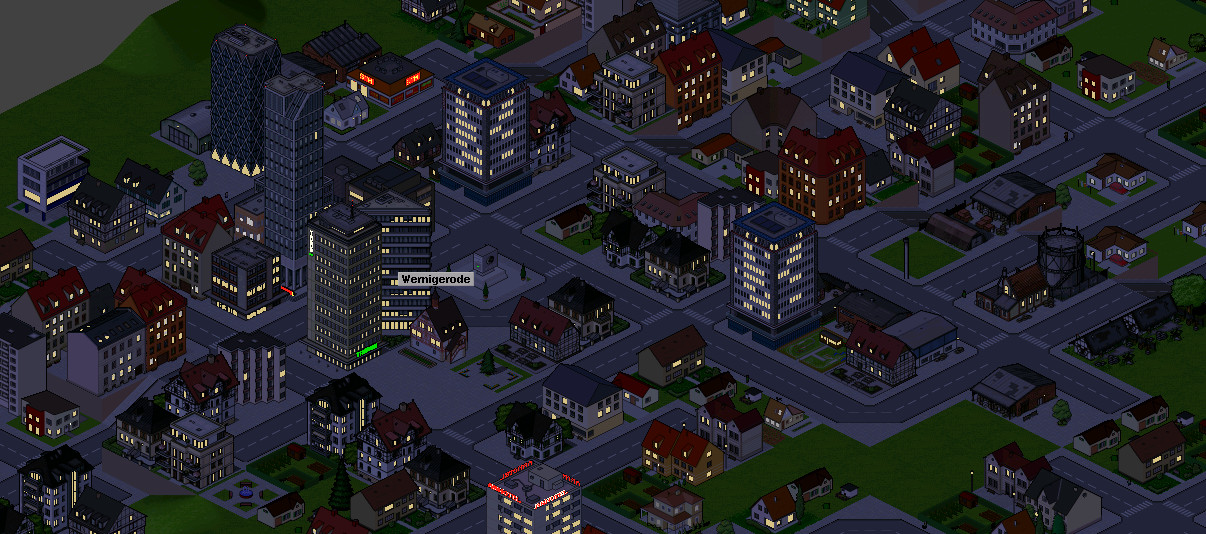Open the Wernigerode city name label

pos(433,278)
